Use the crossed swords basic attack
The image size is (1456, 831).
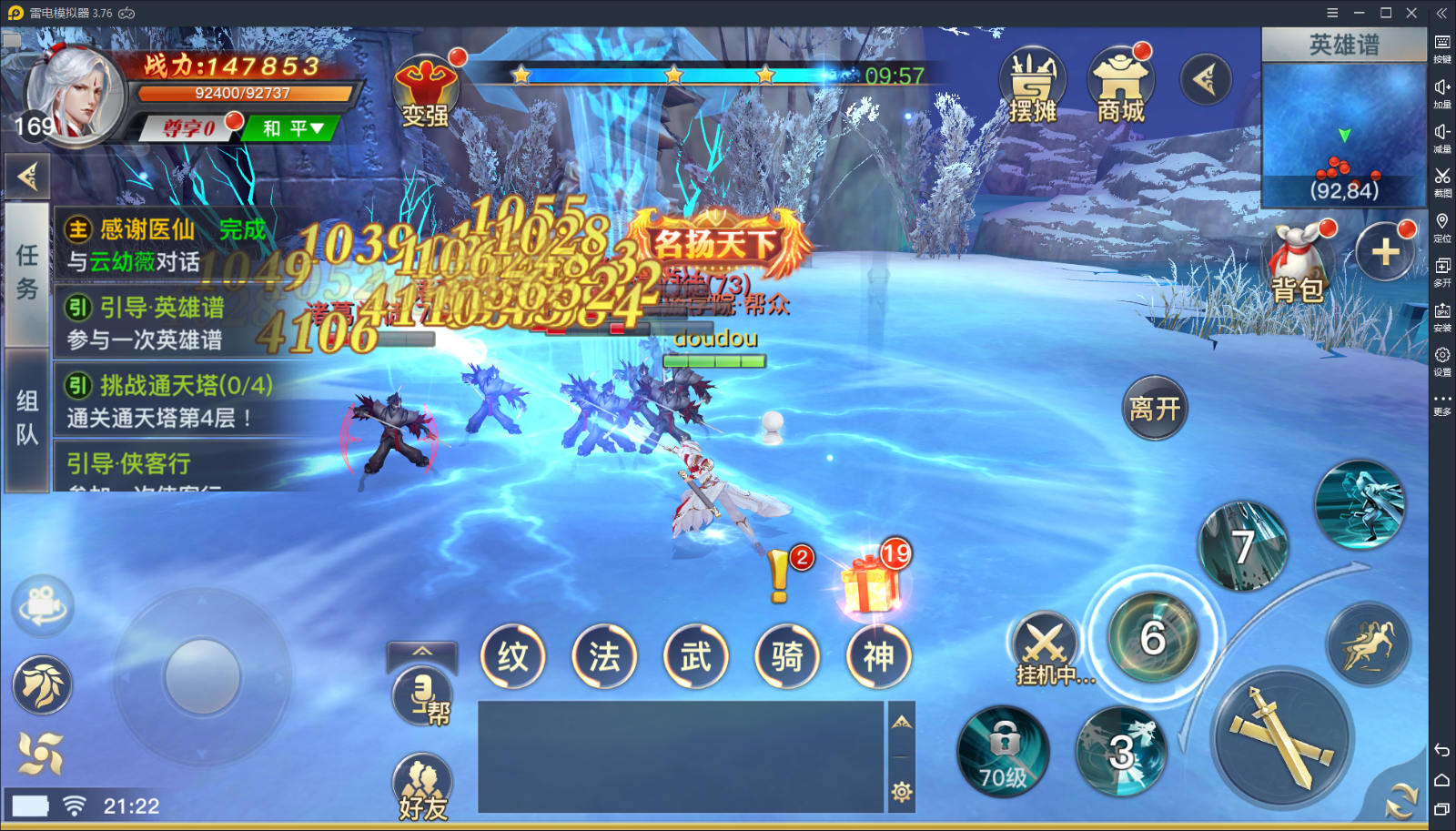click(x=1283, y=737)
